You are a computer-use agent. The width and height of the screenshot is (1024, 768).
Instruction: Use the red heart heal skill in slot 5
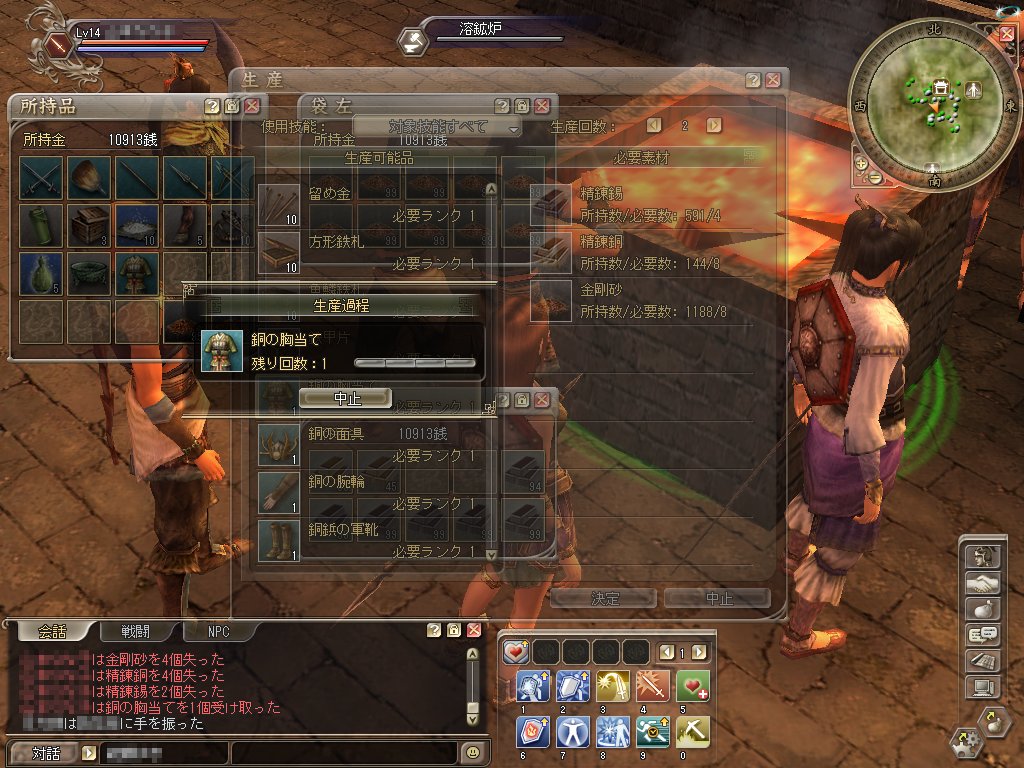click(x=692, y=685)
